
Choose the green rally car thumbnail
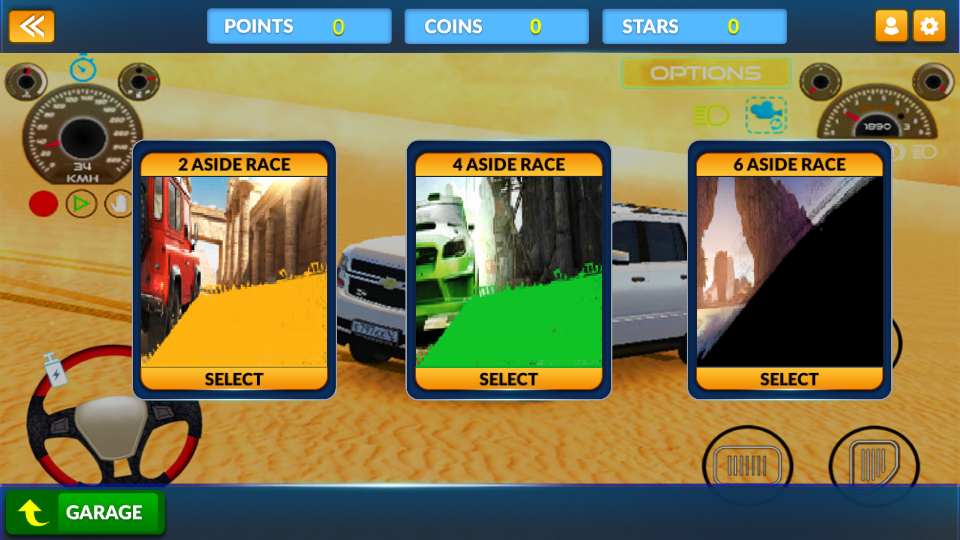click(508, 271)
